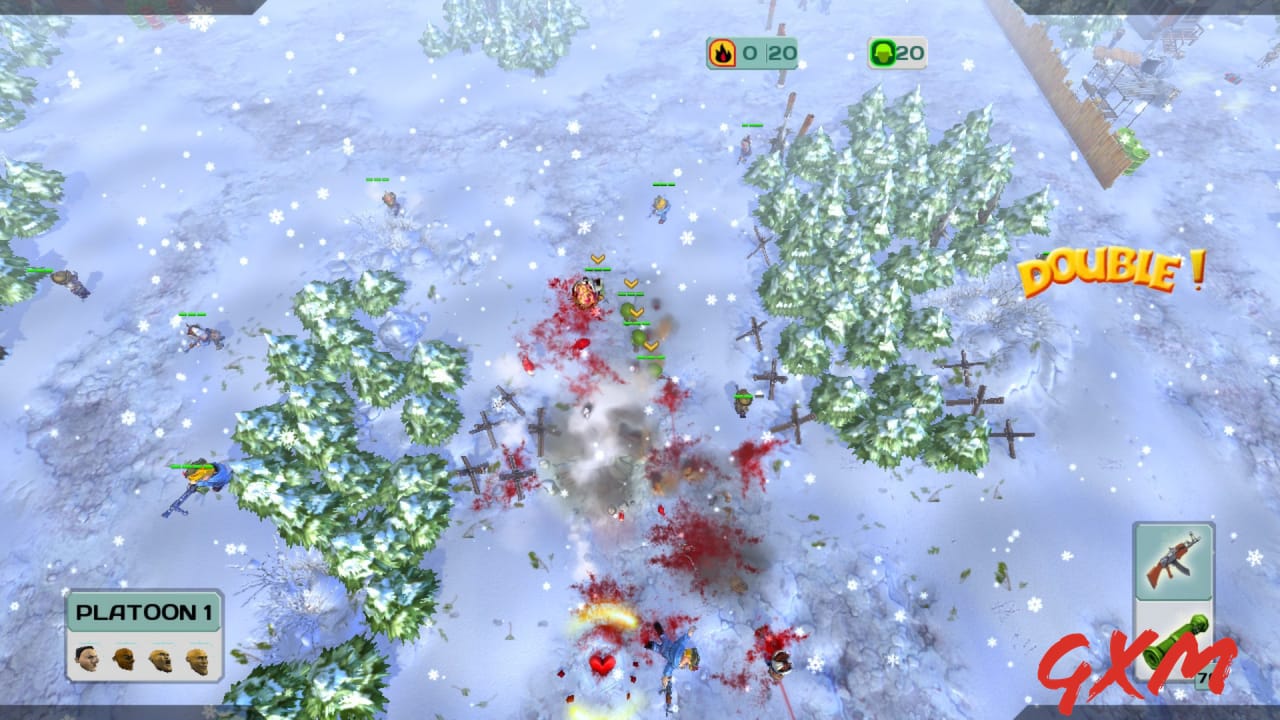Click the Platoon 1 header label

[x=145, y=612]
